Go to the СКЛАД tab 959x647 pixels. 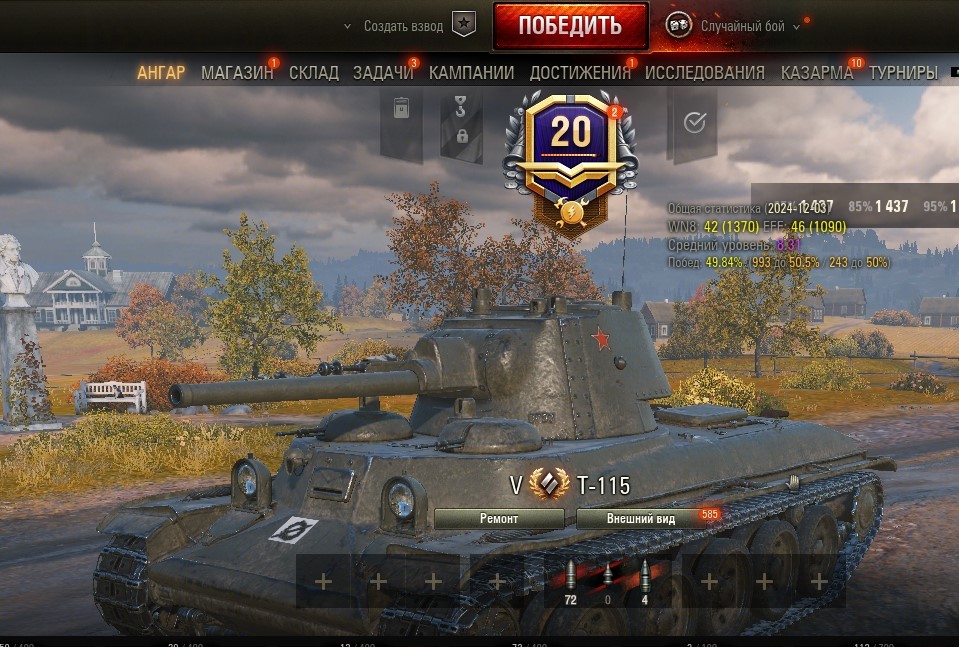(314, 73)
